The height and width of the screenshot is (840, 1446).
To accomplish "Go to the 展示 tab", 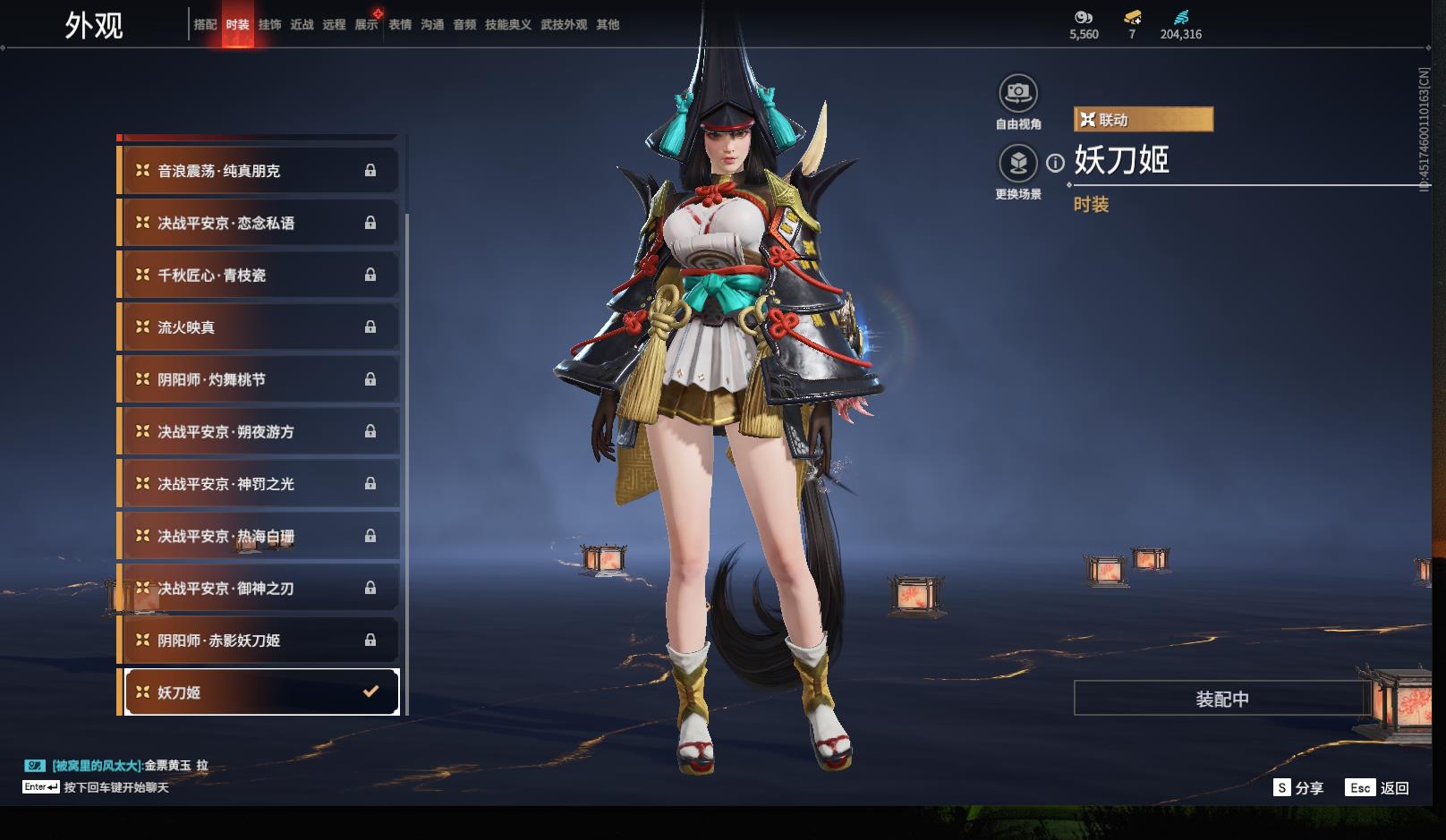I will pos(366,25).
